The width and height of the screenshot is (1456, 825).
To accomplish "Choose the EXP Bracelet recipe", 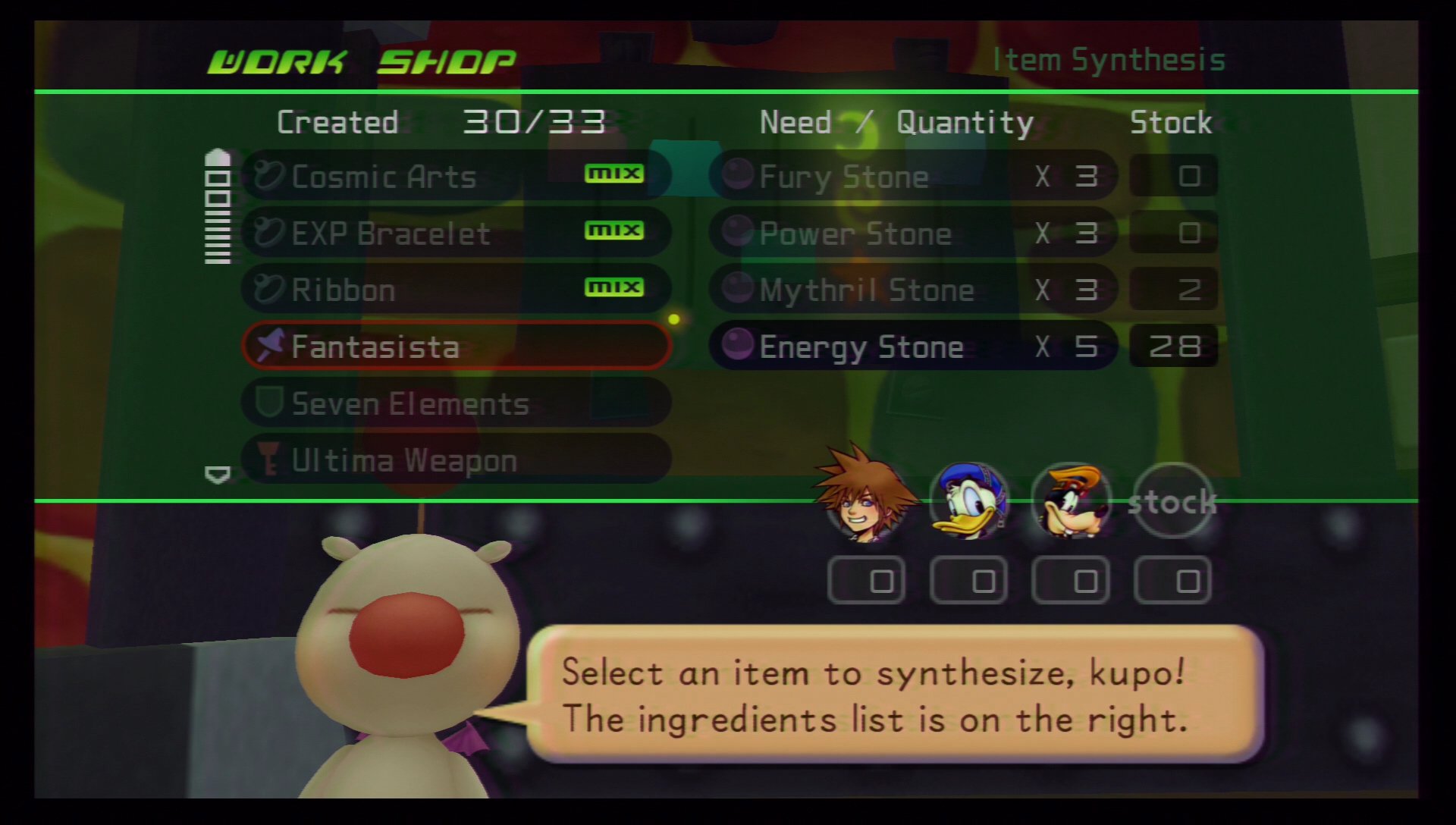I will (x=455, y=233).
